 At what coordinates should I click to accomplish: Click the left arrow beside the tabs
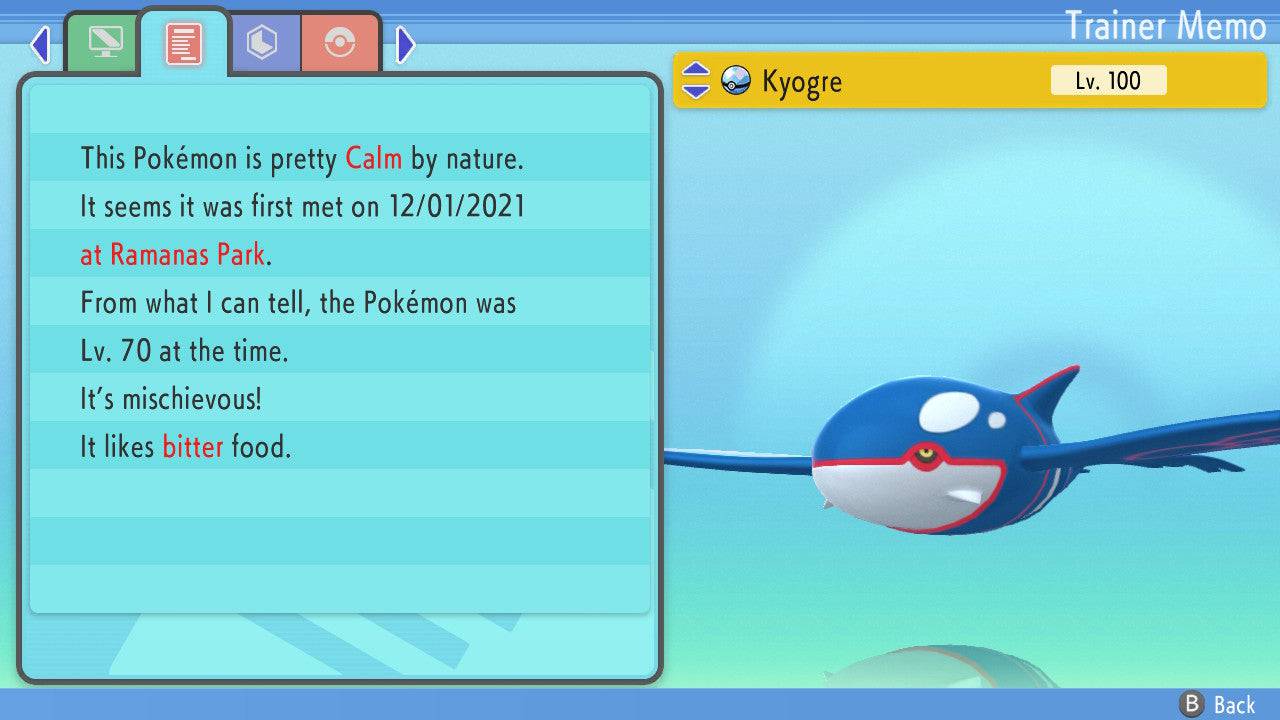tap(40, 44)
